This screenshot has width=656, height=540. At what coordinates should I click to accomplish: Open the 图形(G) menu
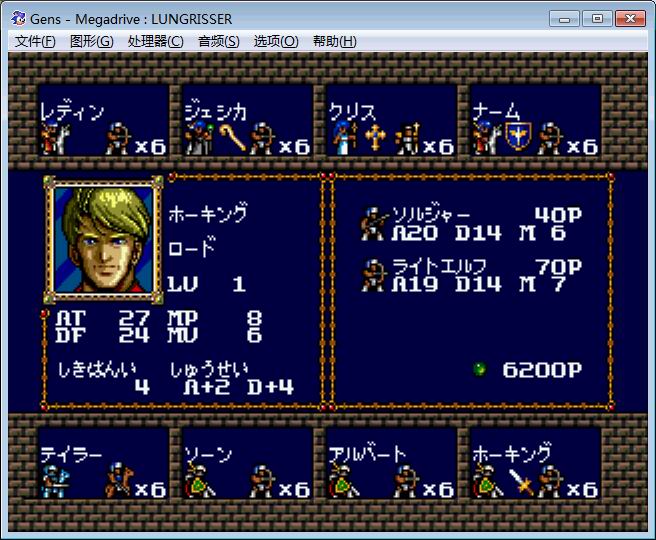coord(91,41)
